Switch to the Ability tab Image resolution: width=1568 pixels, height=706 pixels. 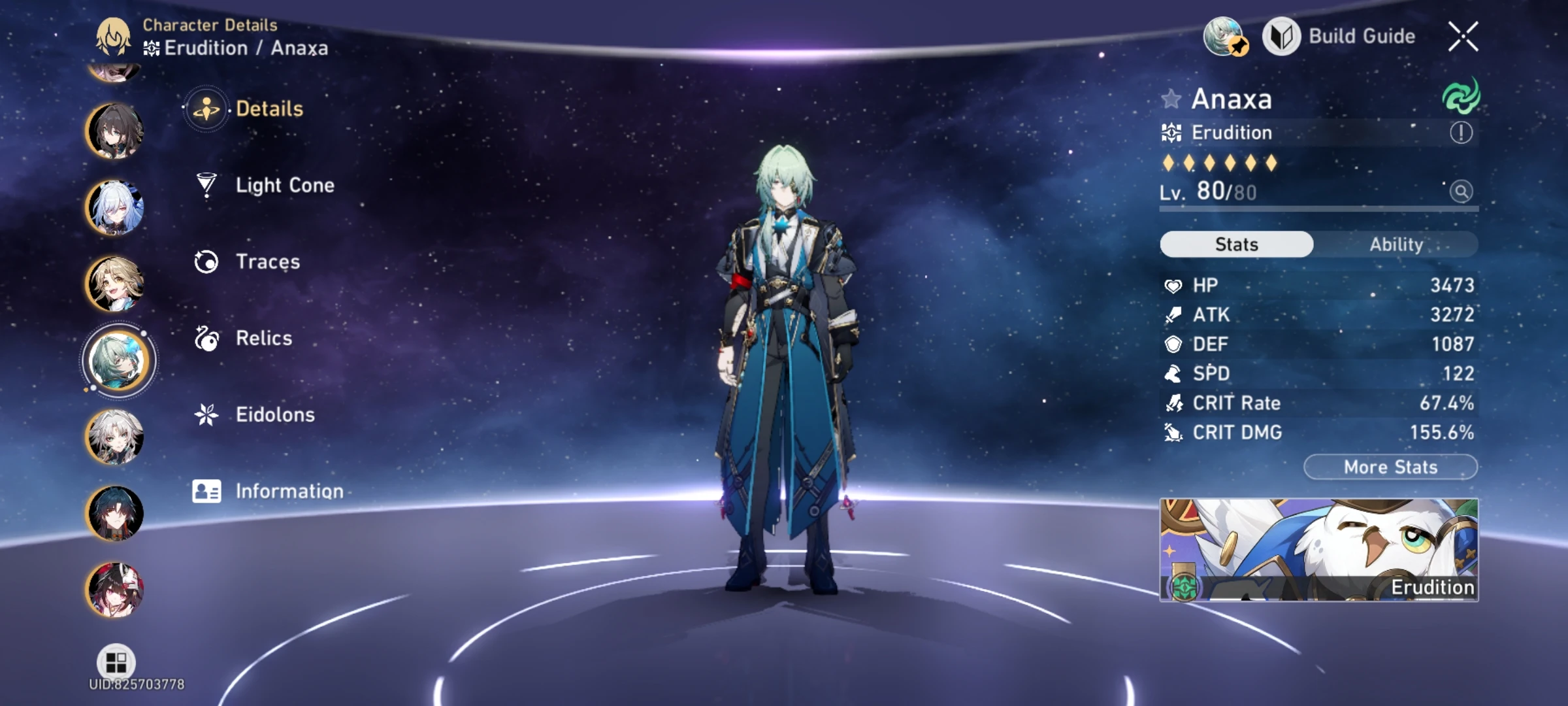click(1397, 244)
